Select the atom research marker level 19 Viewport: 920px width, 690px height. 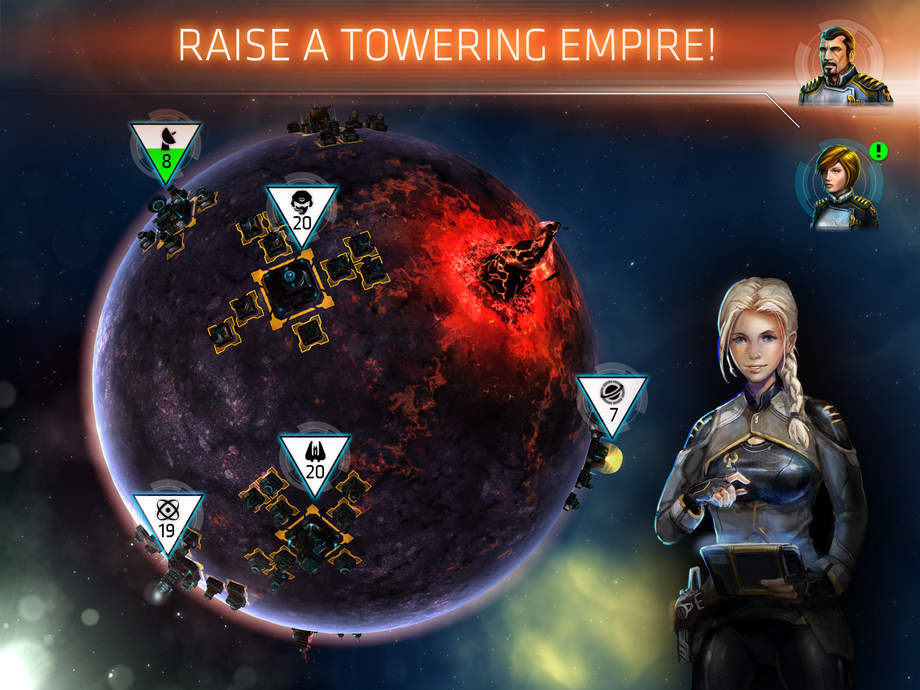coord(167,519)
